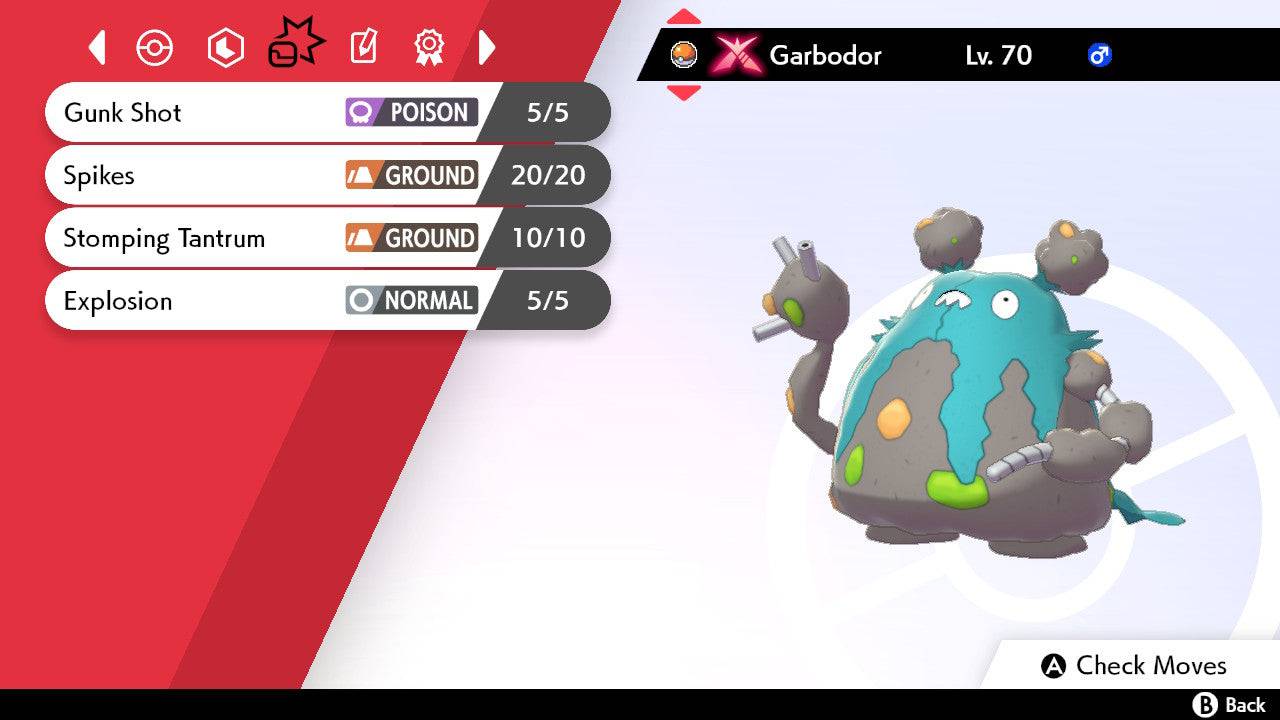1280x720 pixels.
Task: Click the Battle Moves star icon
Action: point(293,44)
